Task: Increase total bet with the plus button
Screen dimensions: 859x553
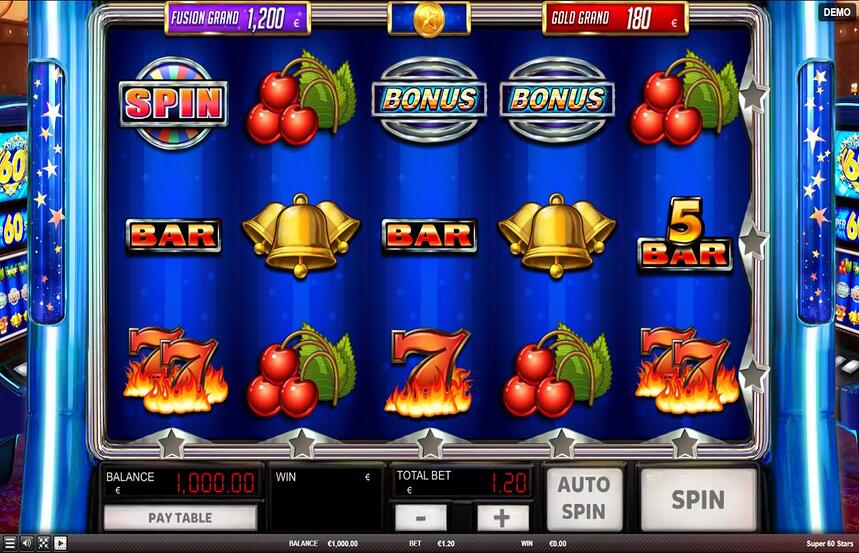Action: [502, 518]
